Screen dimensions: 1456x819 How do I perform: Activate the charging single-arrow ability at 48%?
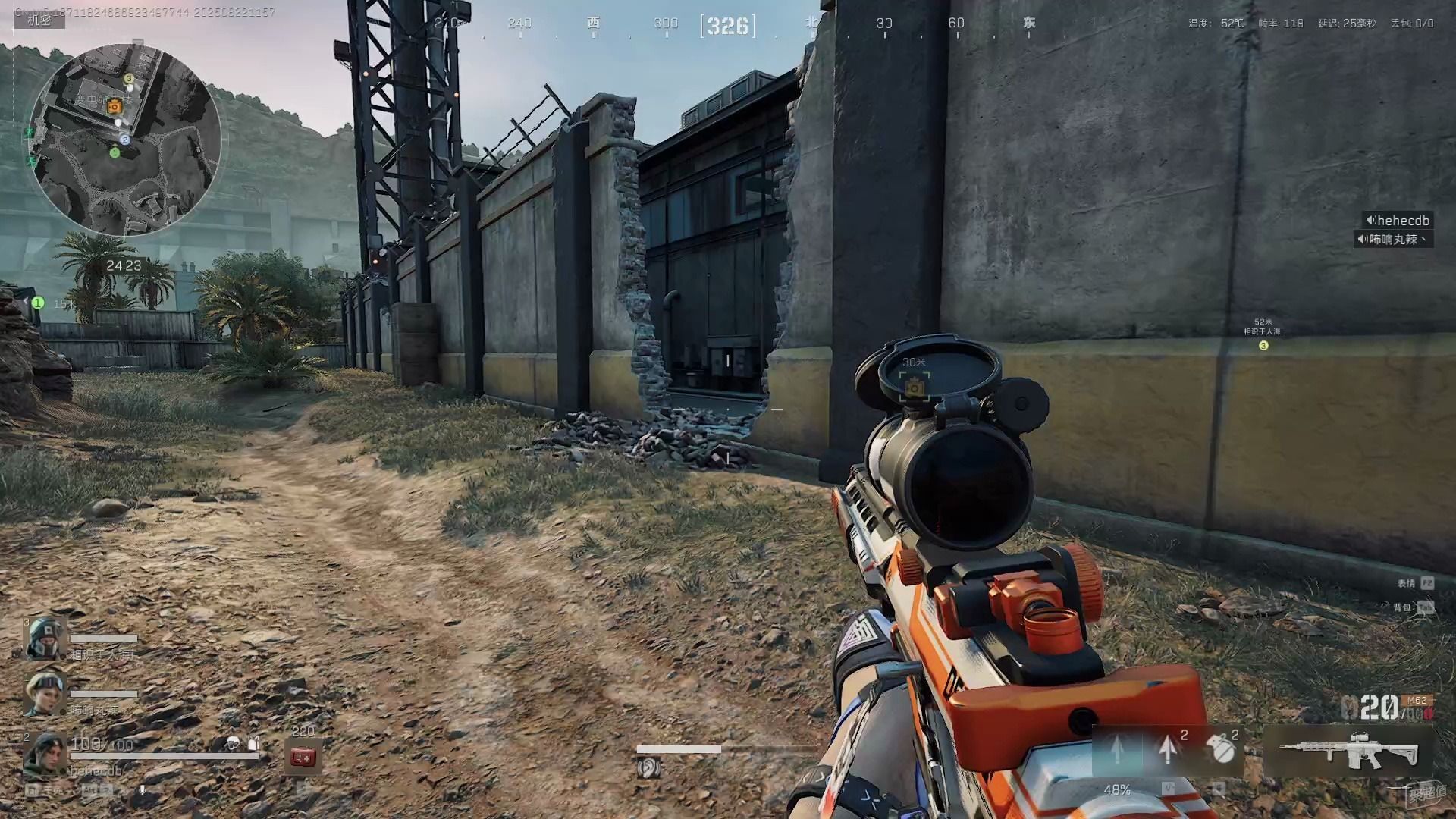tap(1117, 751)
